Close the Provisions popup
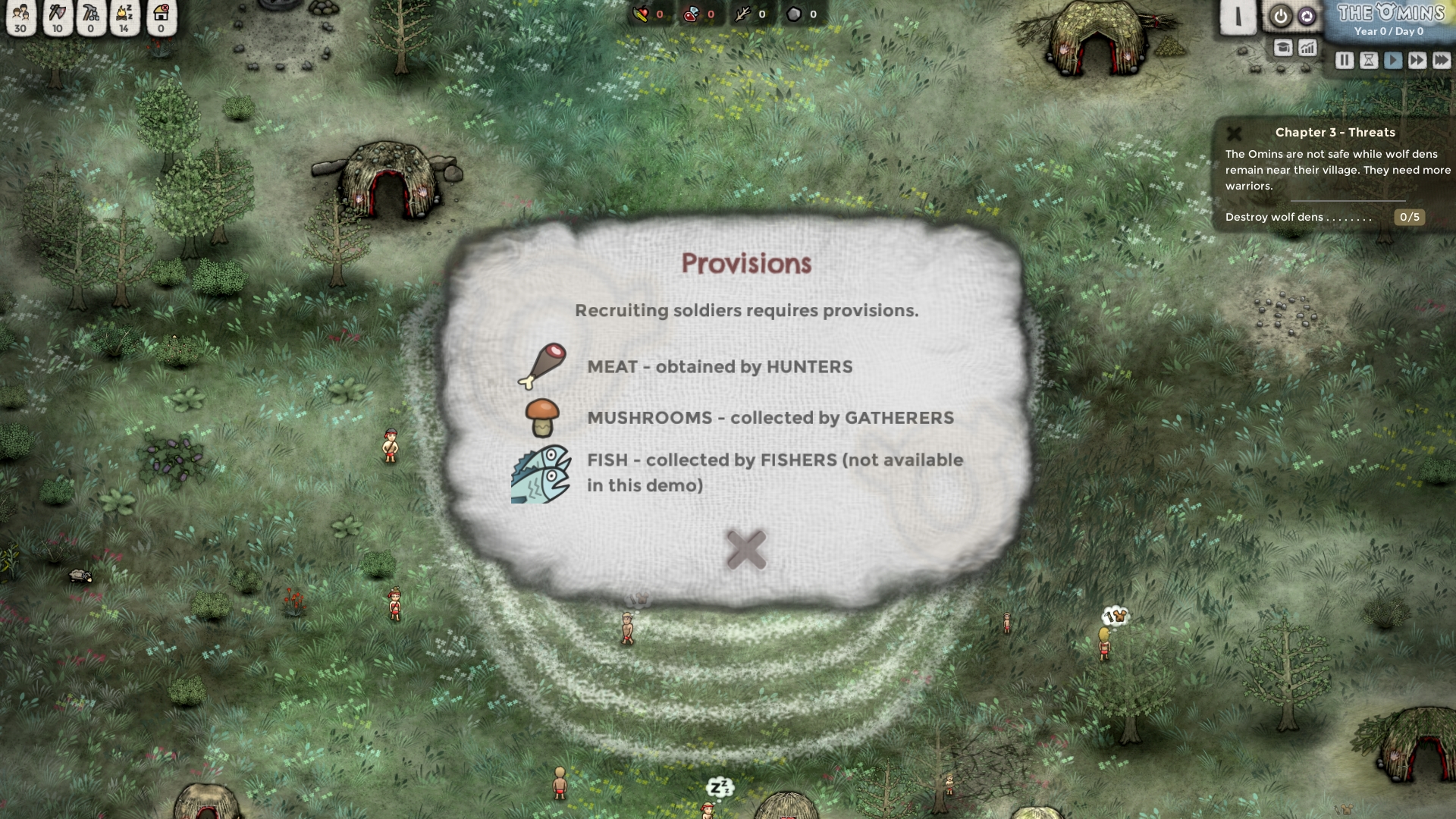Screen dimensions: 1456x819 tap(746, 550)
